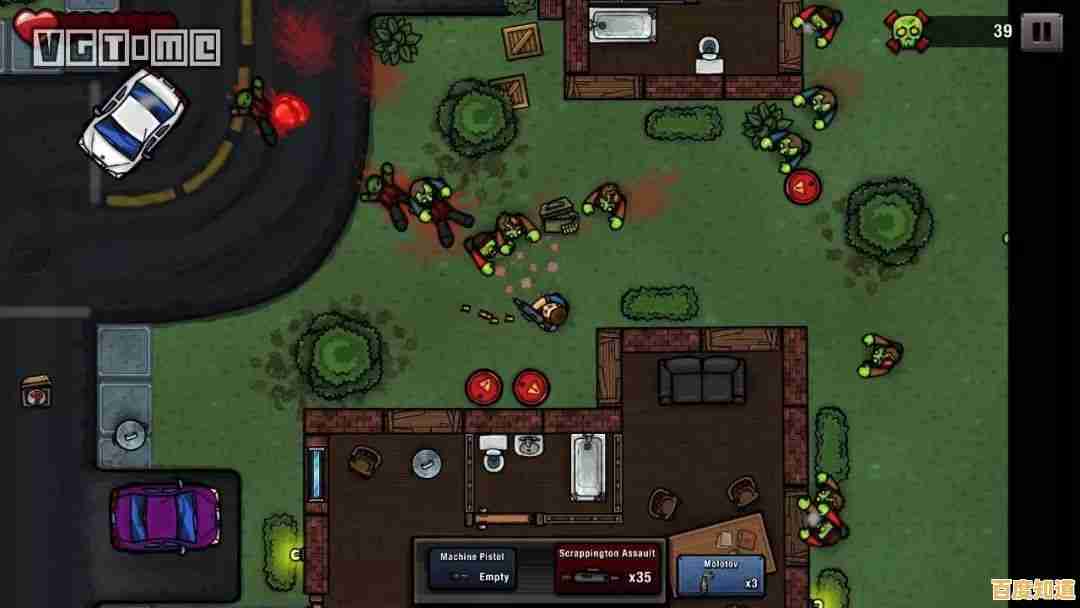Throw a Molotov from the item slot

[721, 575]
